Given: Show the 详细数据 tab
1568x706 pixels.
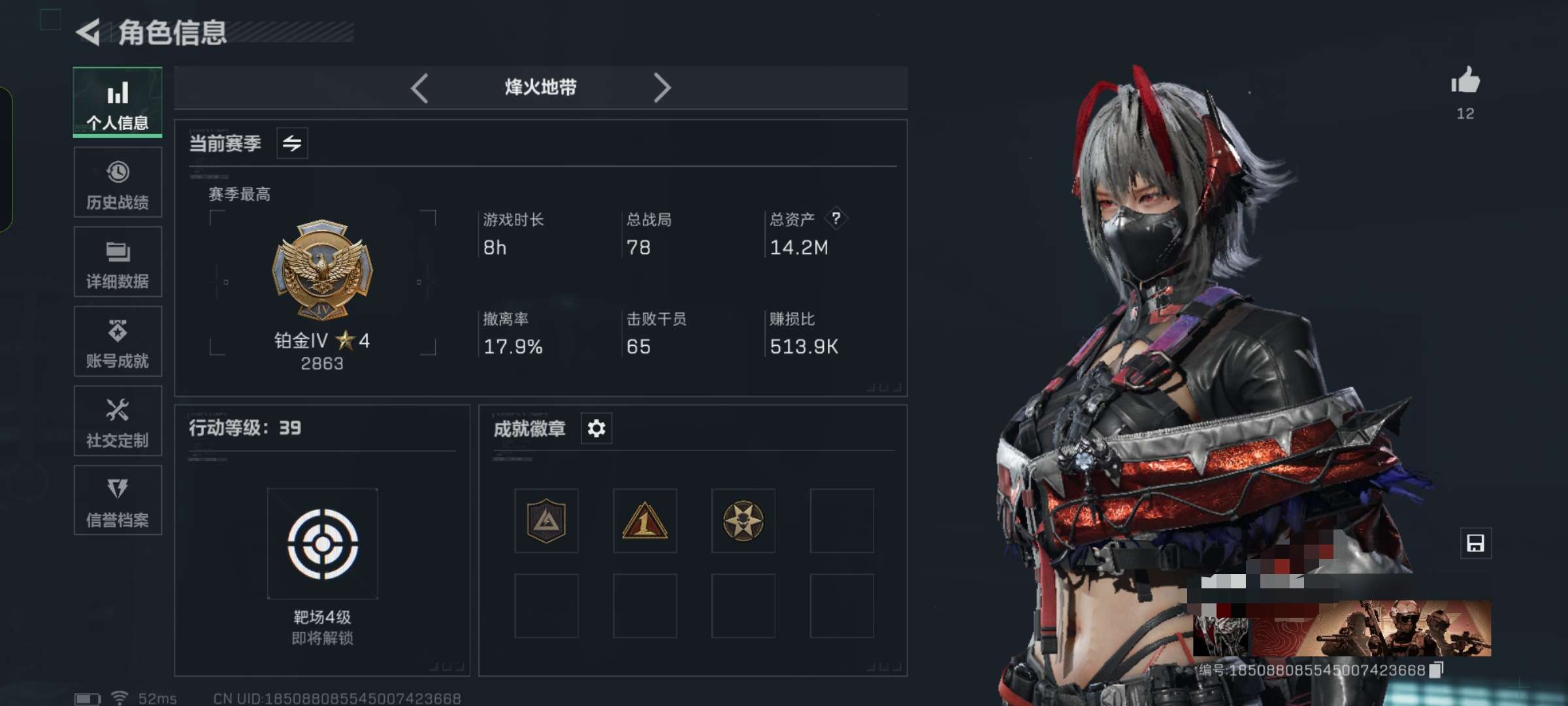Looking at the screenshot, I should point(118,262).
